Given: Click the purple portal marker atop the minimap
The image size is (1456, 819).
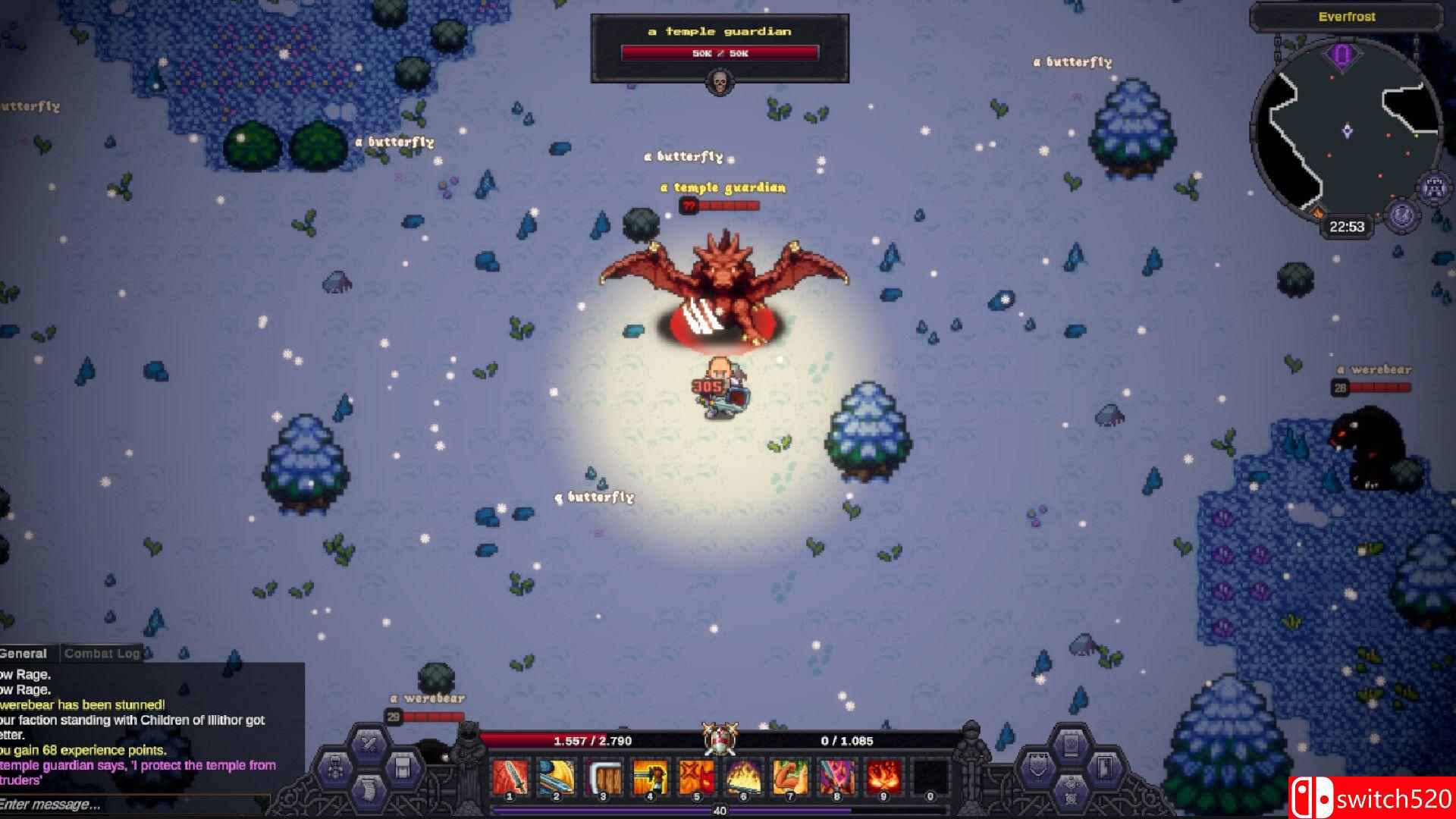Looking at the screenshot, I should point(1342,55).
